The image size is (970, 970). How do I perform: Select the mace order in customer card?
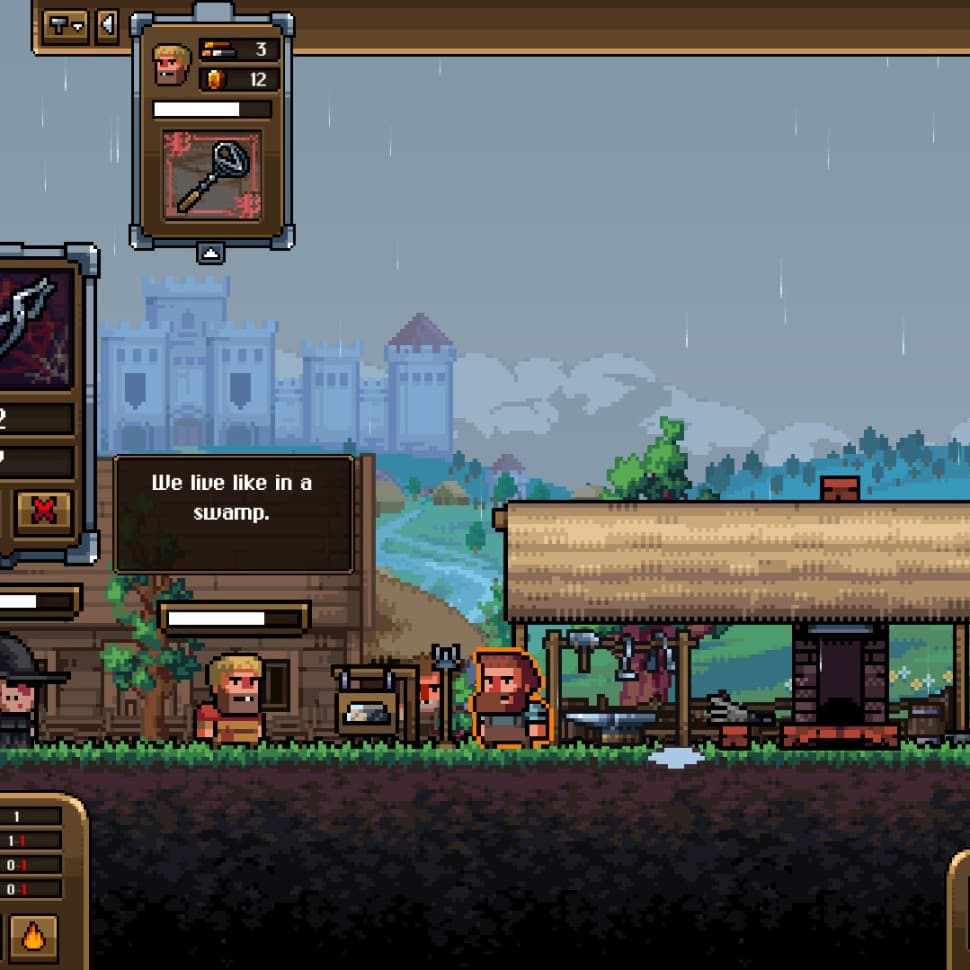(x=212, y=175)
